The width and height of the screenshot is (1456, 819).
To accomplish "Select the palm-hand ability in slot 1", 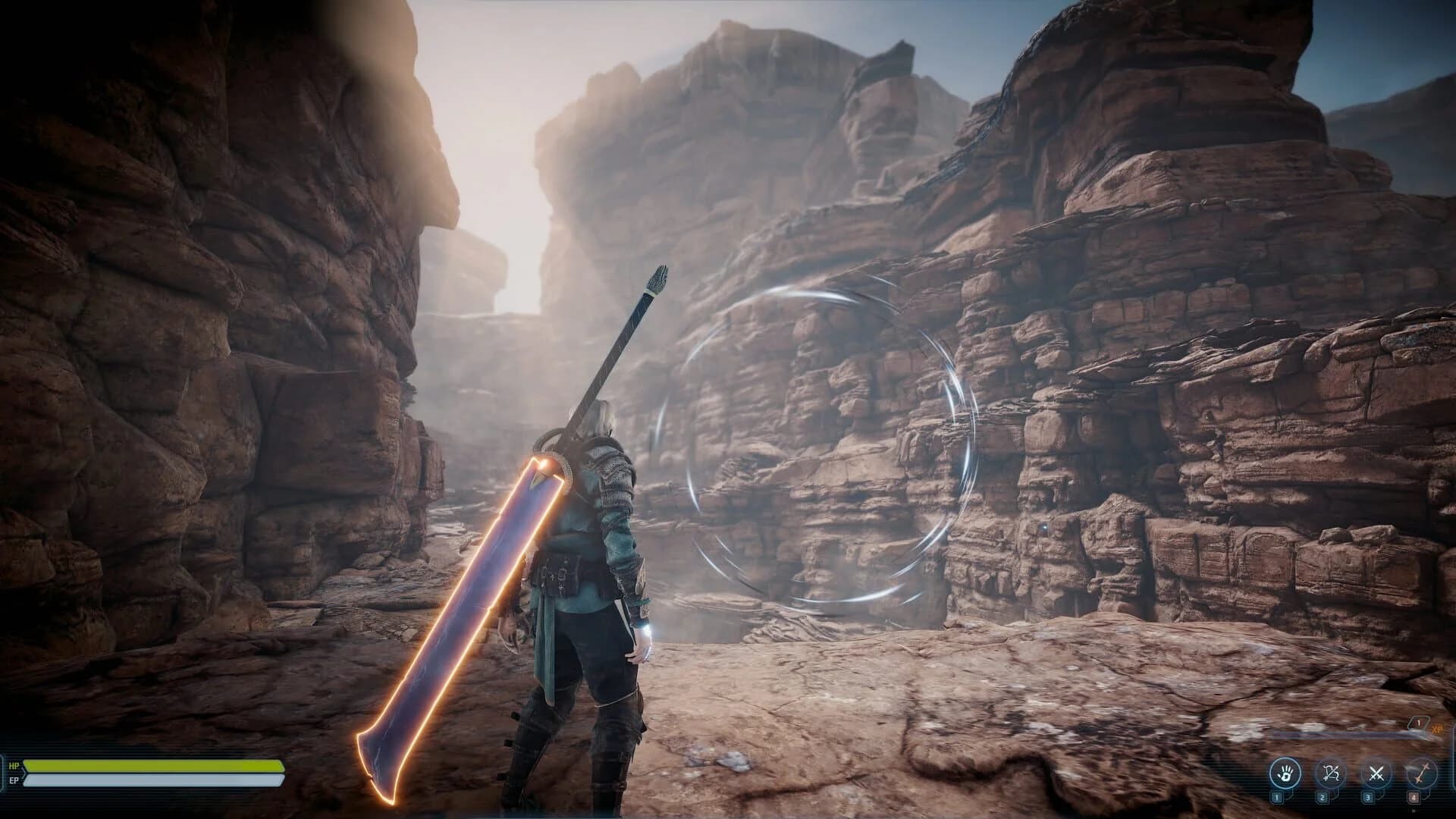I will tap(1286, 773).
